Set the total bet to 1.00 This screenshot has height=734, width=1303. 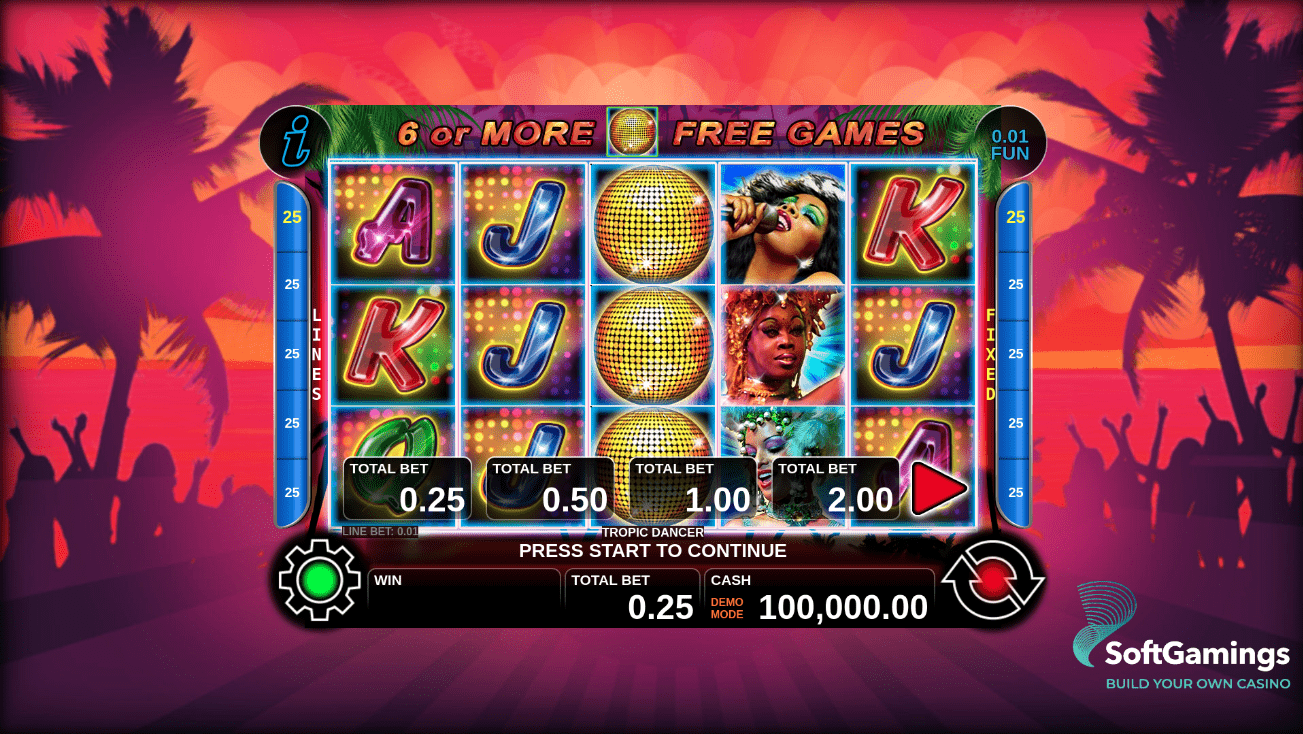(x=693, y=489)
